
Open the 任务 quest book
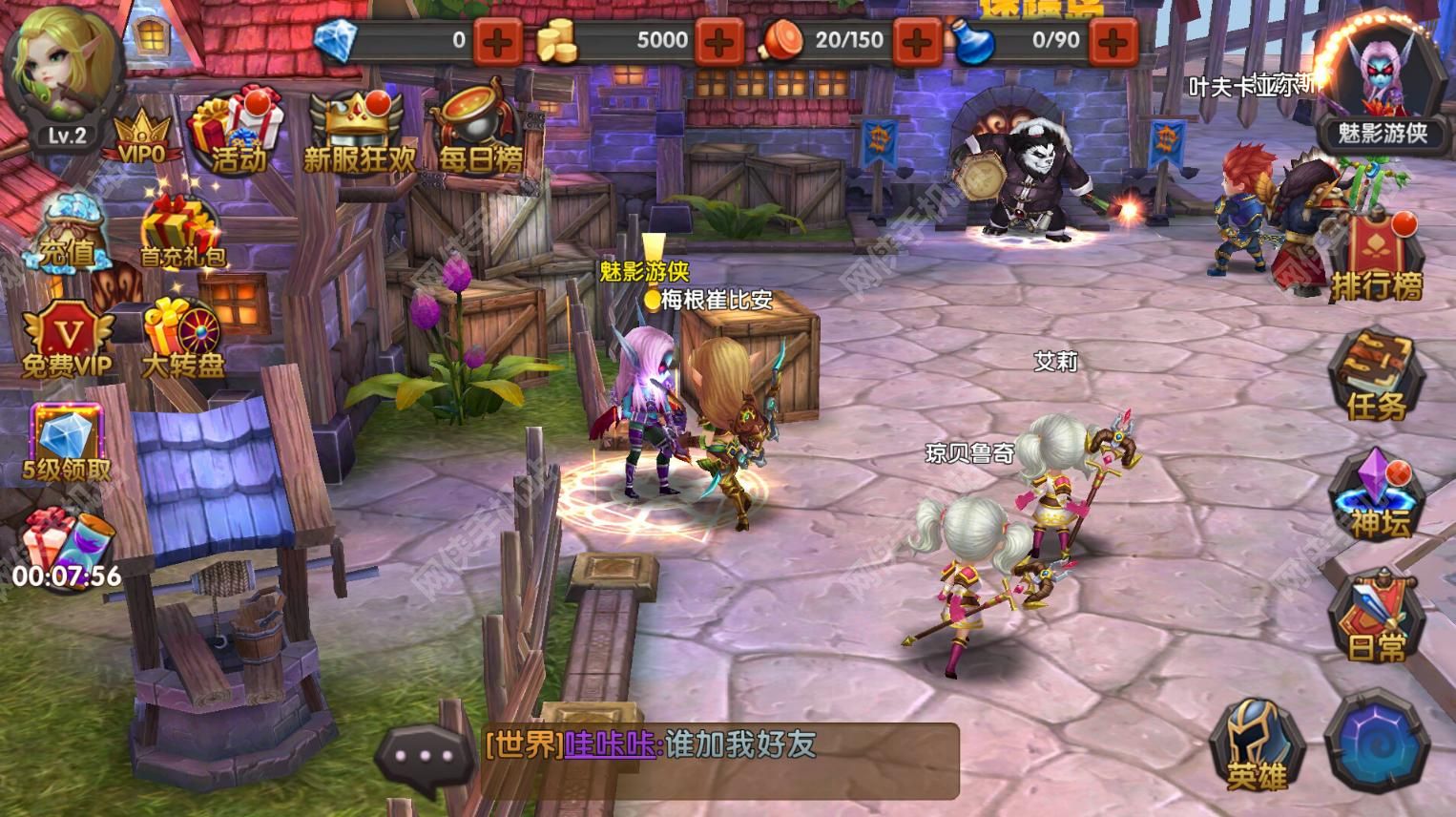[x=1375, y=377]
